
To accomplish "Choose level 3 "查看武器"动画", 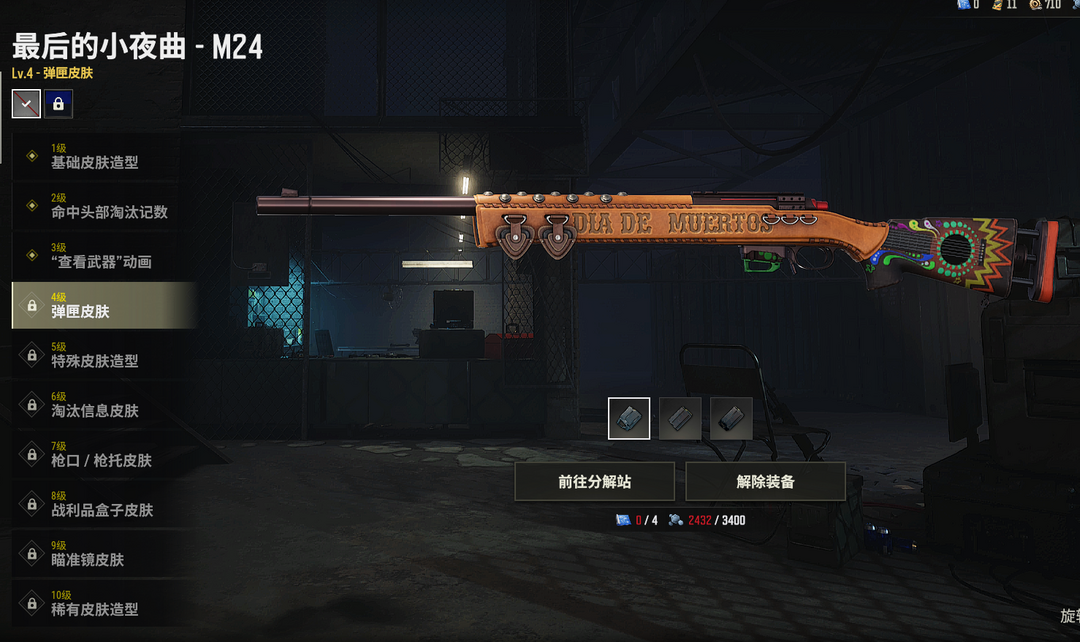I will [x=100, y=256].
